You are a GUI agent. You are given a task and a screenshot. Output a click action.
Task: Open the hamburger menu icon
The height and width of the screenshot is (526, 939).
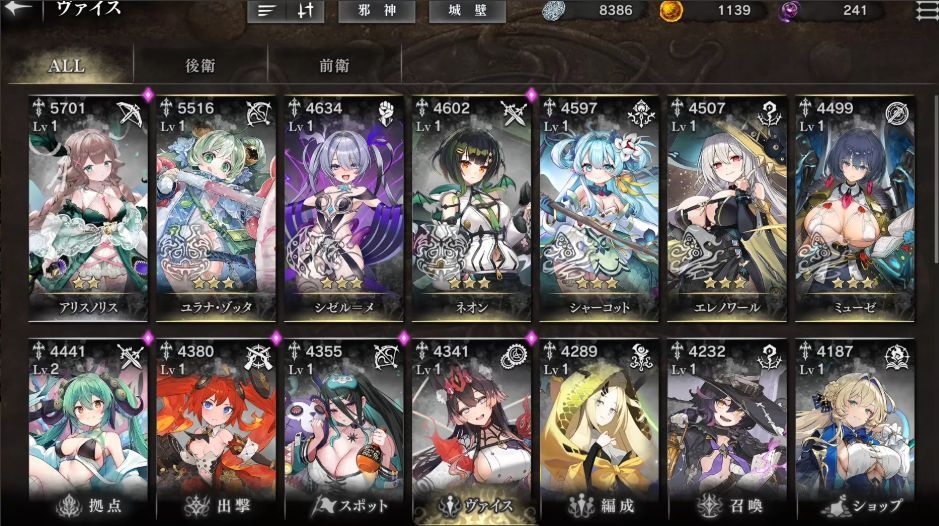[925, 12]
